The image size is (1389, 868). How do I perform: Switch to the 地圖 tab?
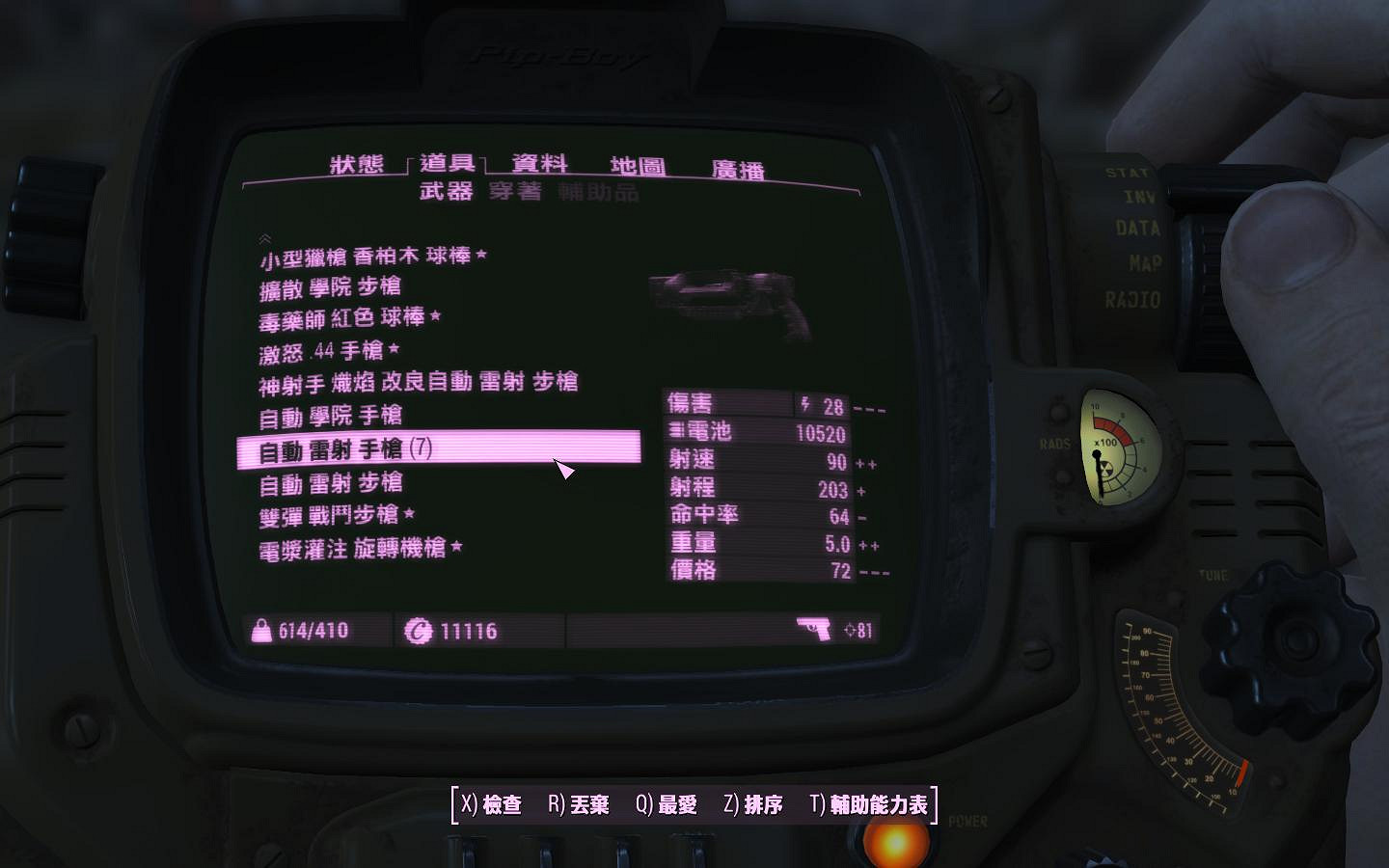[637, 164]
